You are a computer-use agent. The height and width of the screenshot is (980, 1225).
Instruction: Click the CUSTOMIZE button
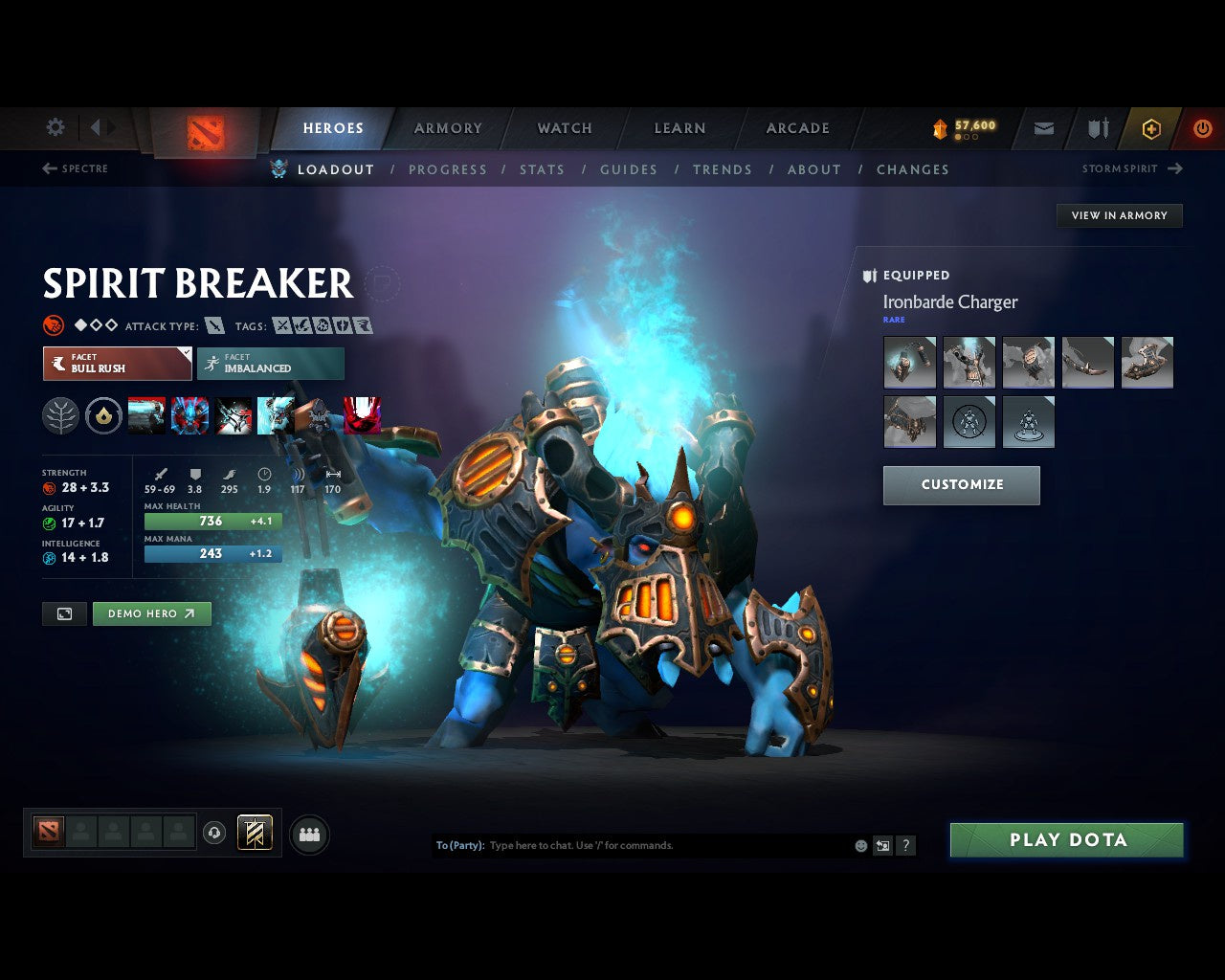pyautogui.click(x=961, y=485)
